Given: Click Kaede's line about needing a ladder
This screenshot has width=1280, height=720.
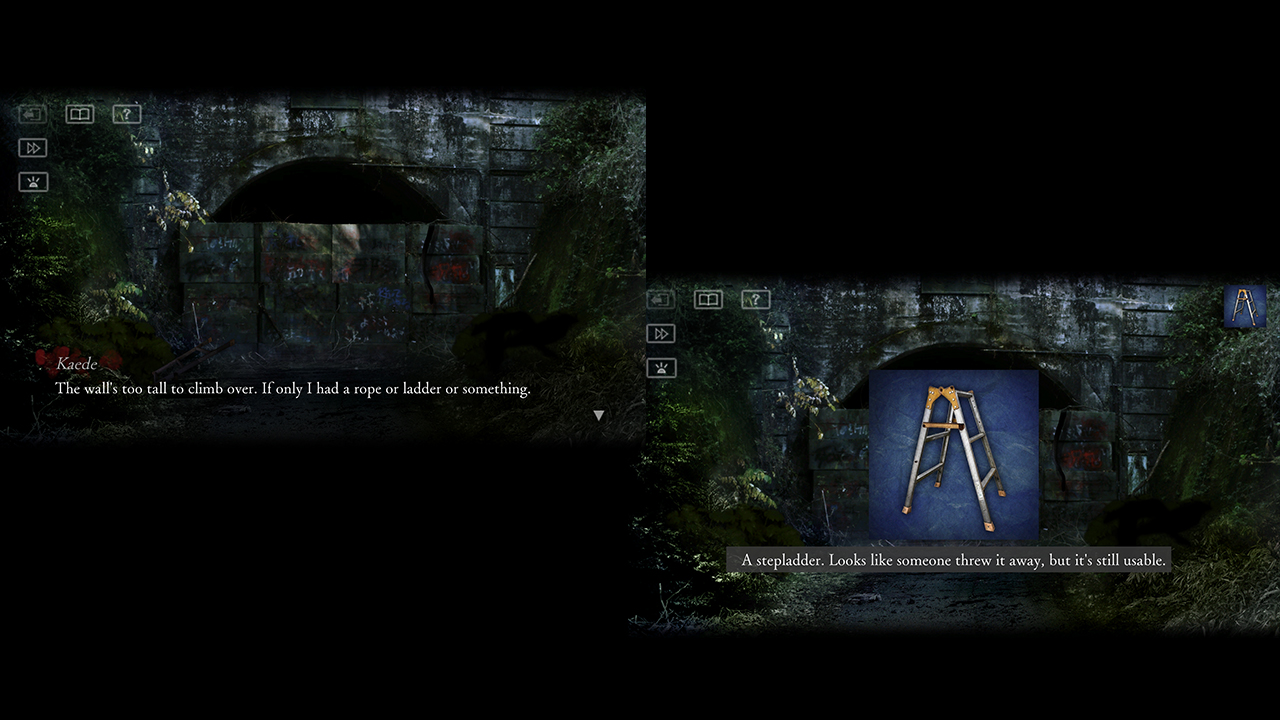Looking at the screenshot, I should 294,389.
